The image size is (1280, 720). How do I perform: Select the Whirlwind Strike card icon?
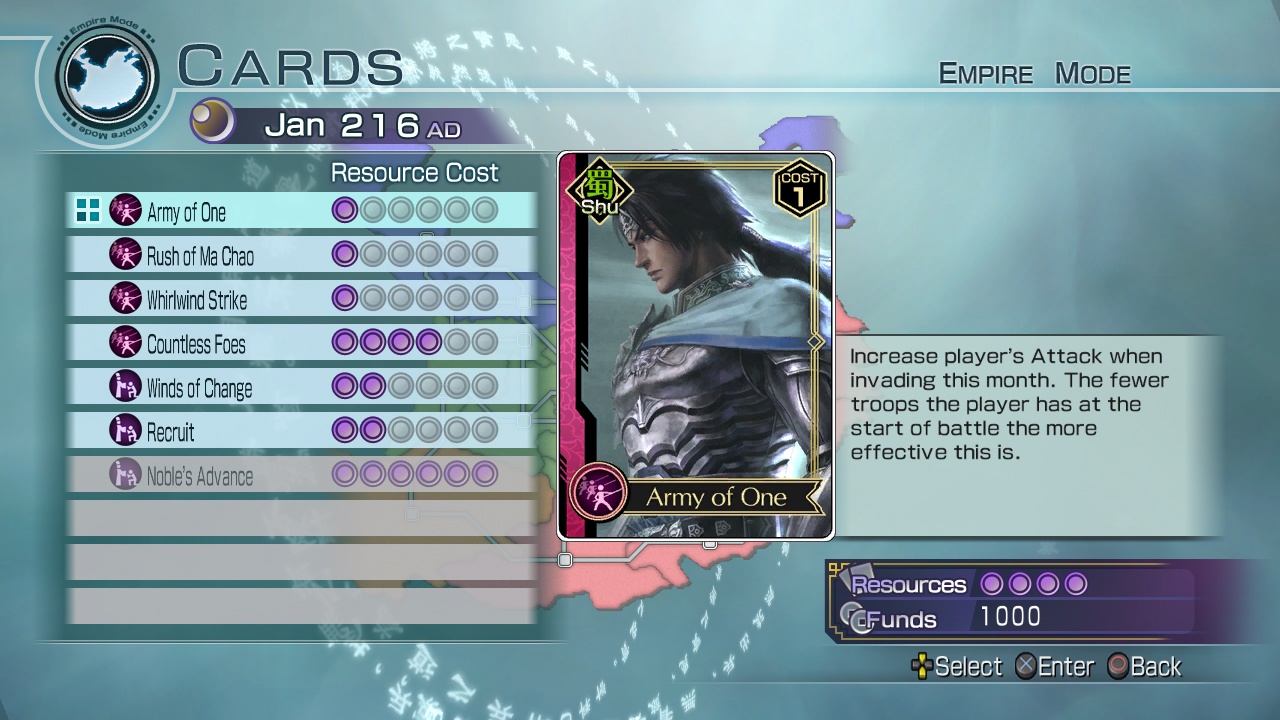[x=124, y=299]
